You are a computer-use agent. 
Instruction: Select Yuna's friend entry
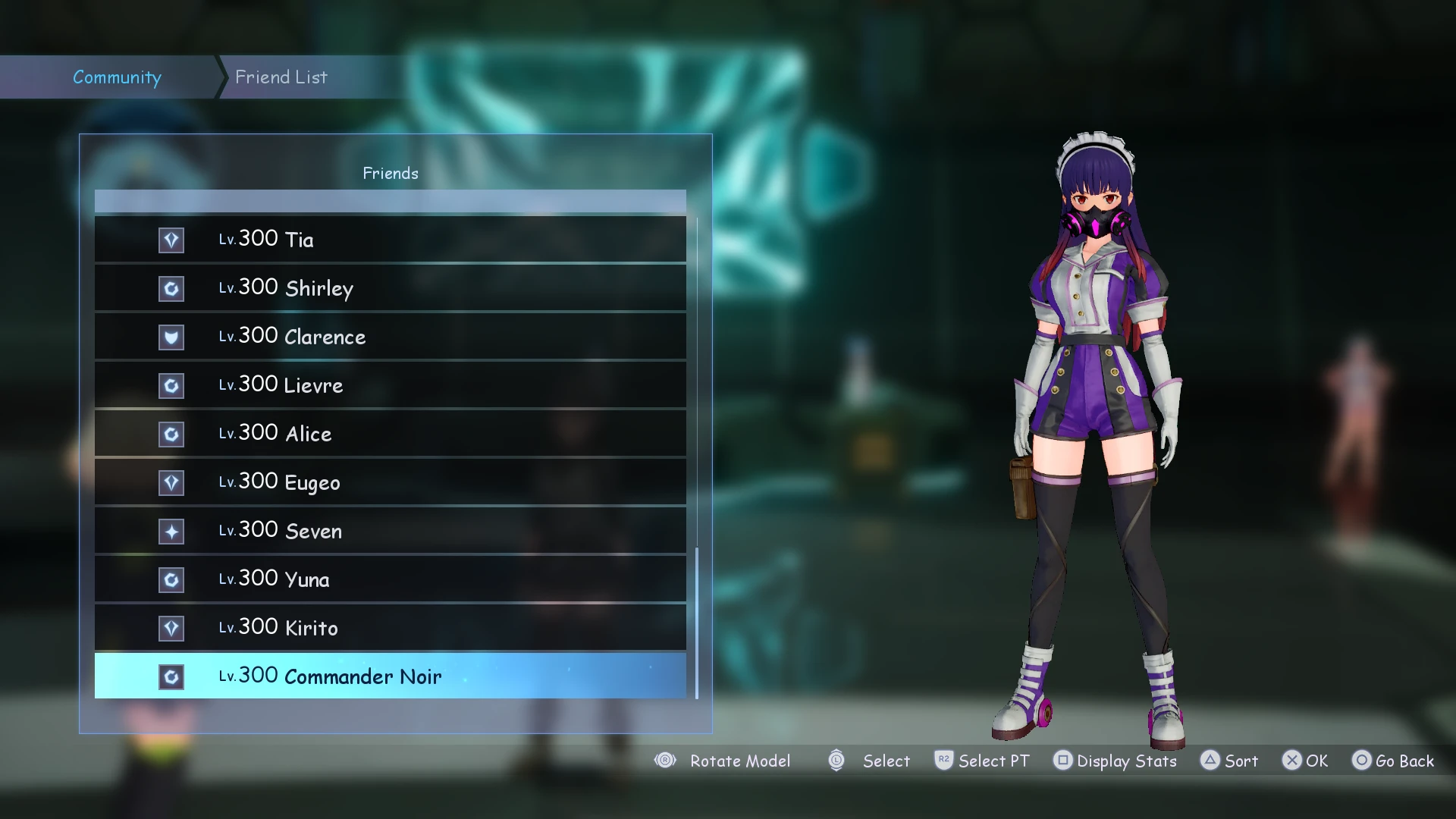390,579
